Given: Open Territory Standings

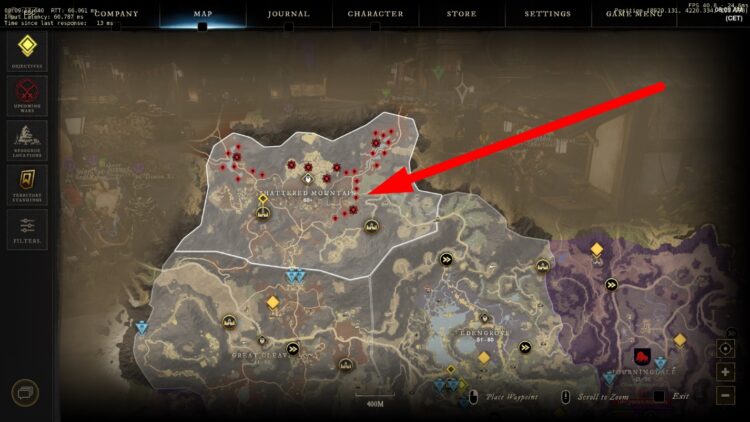Looking at the screenshot, I should point(28,184).
